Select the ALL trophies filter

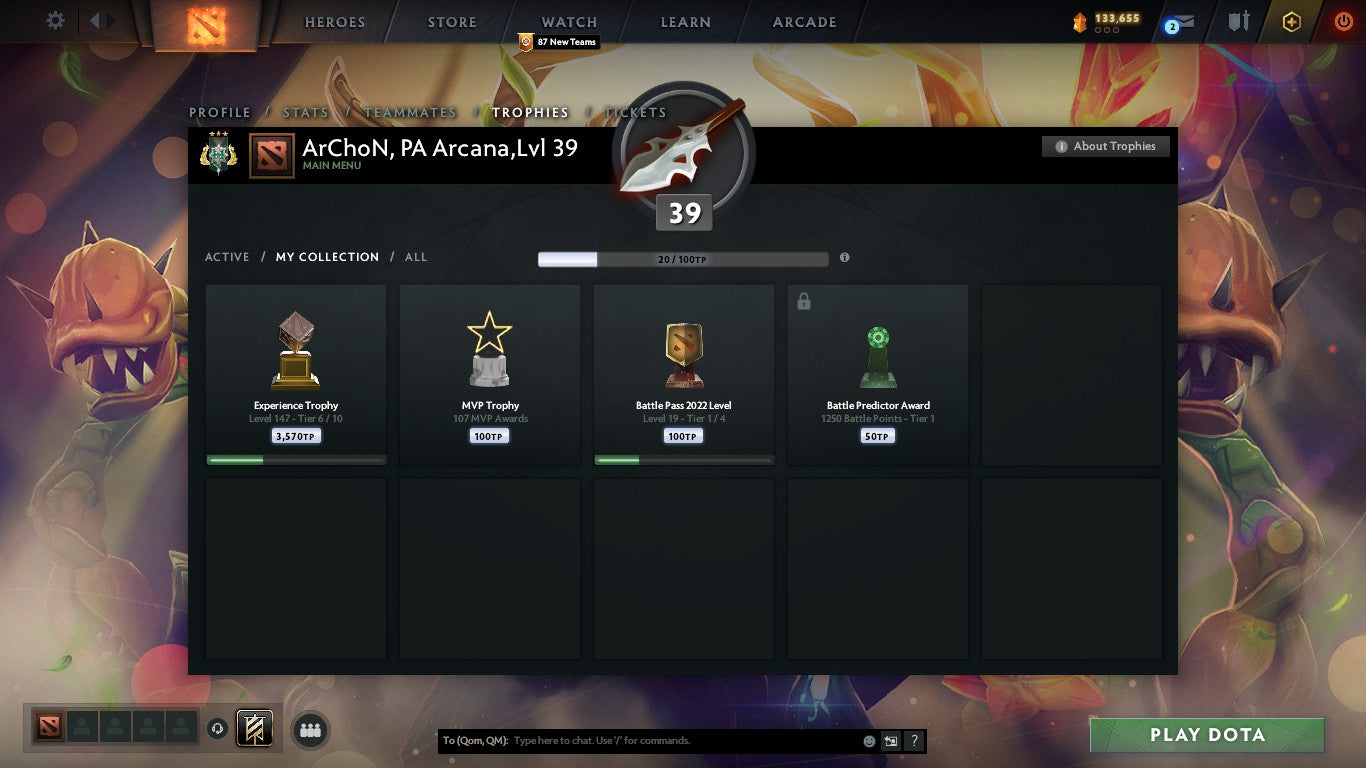pos(415,257)
